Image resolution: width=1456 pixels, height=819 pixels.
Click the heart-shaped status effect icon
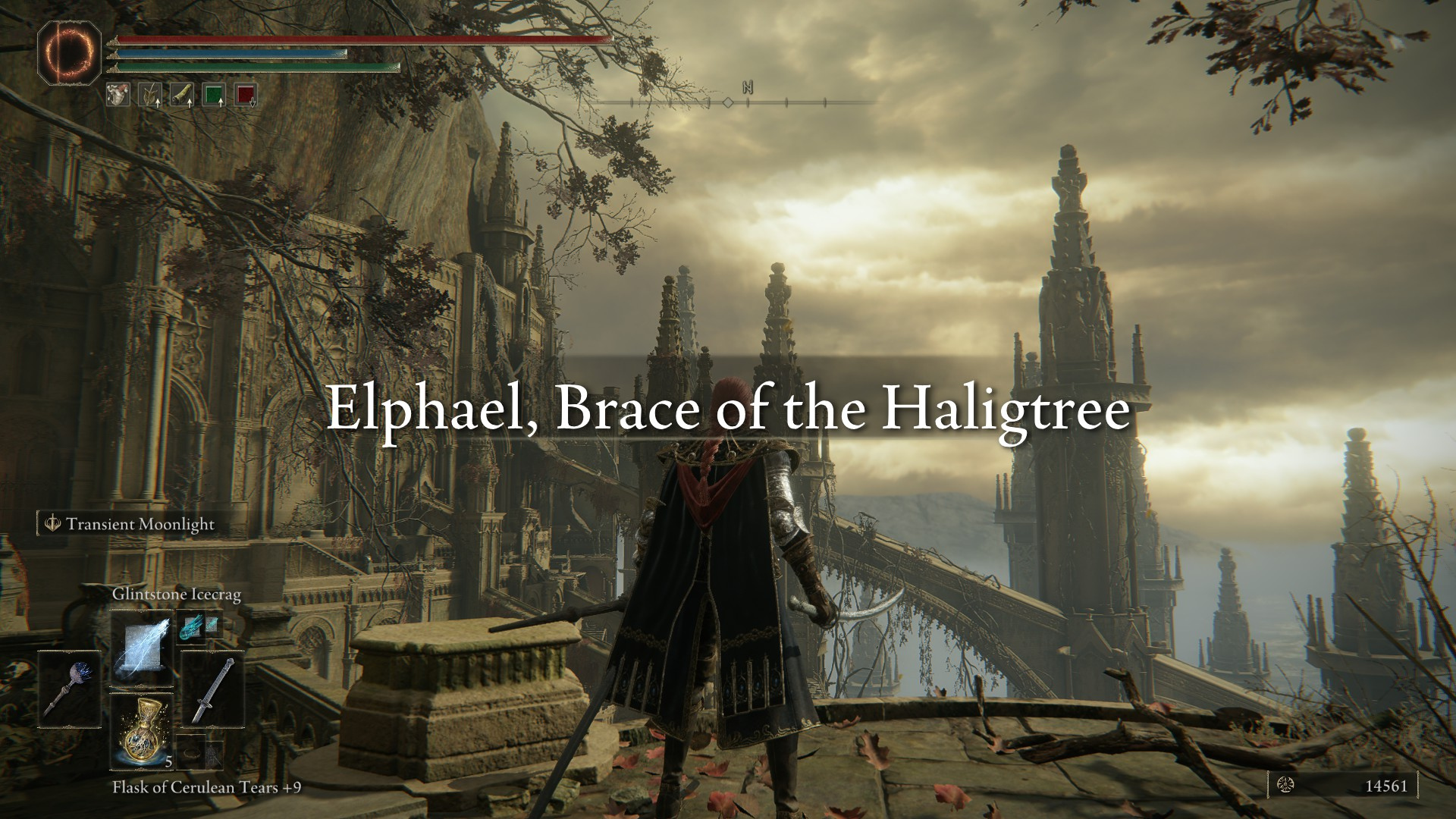pos(118,94)
